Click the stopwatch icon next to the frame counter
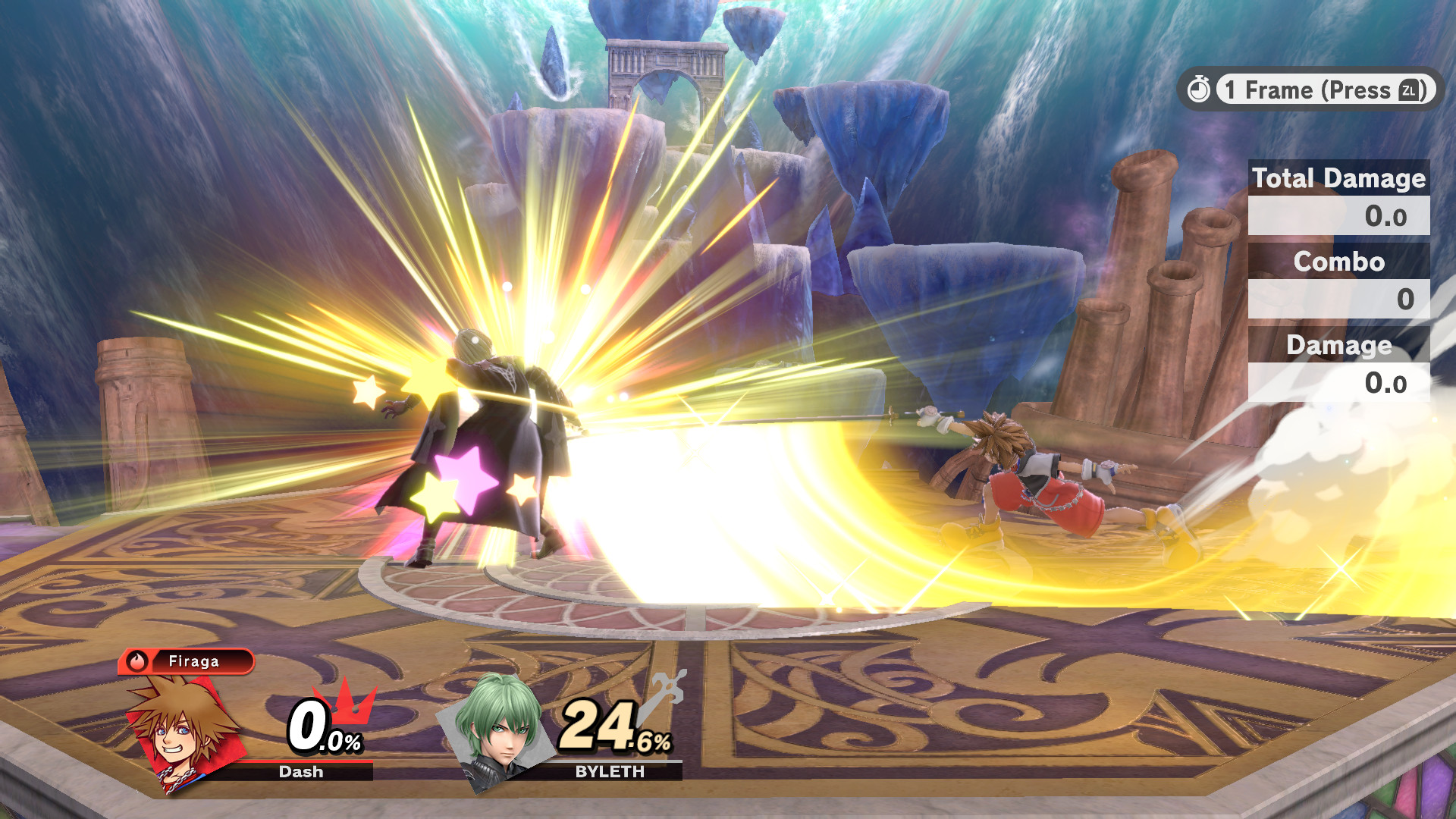The height and width of the screenshot is (819, 1456). (x=1200, y=89)
